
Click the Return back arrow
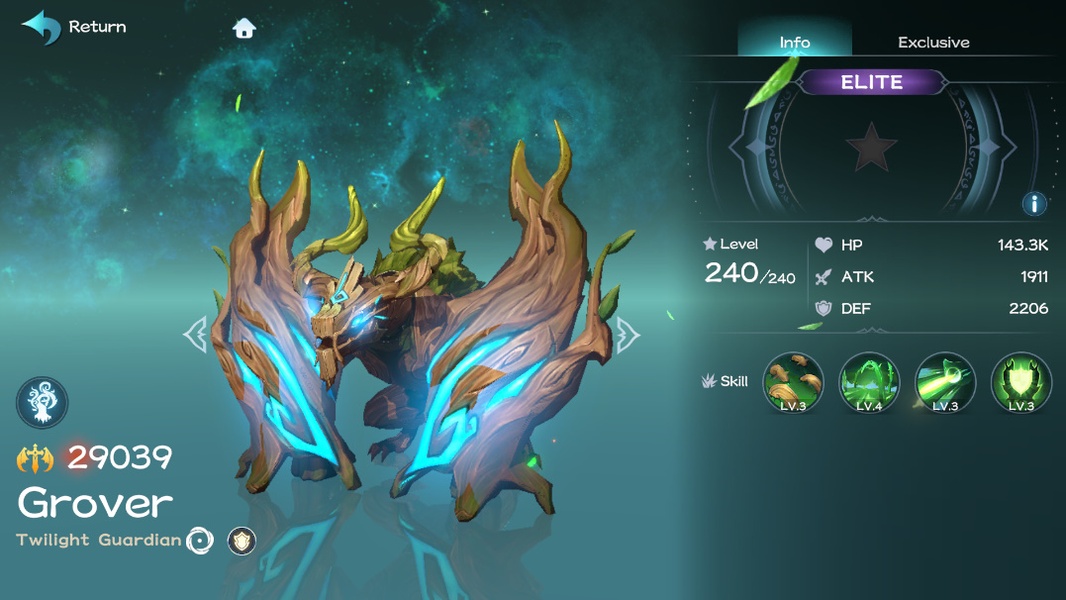42,27
